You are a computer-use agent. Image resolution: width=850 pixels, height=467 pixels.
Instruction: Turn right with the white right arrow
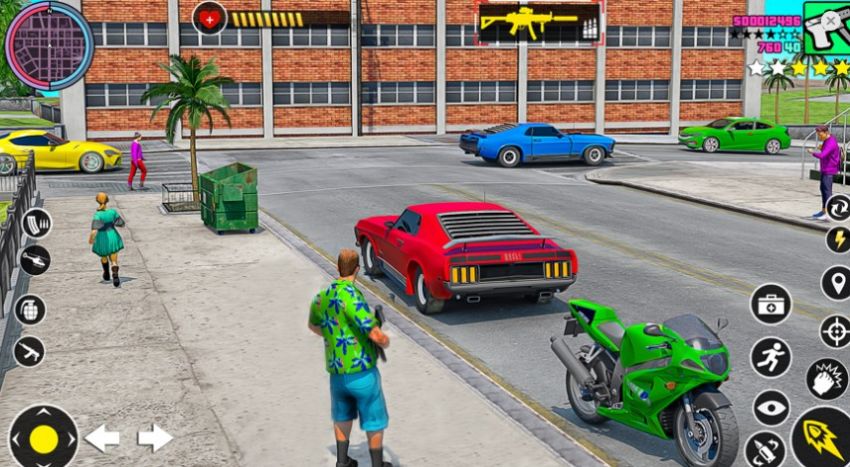pyautogui.click(x=155, y=438)
